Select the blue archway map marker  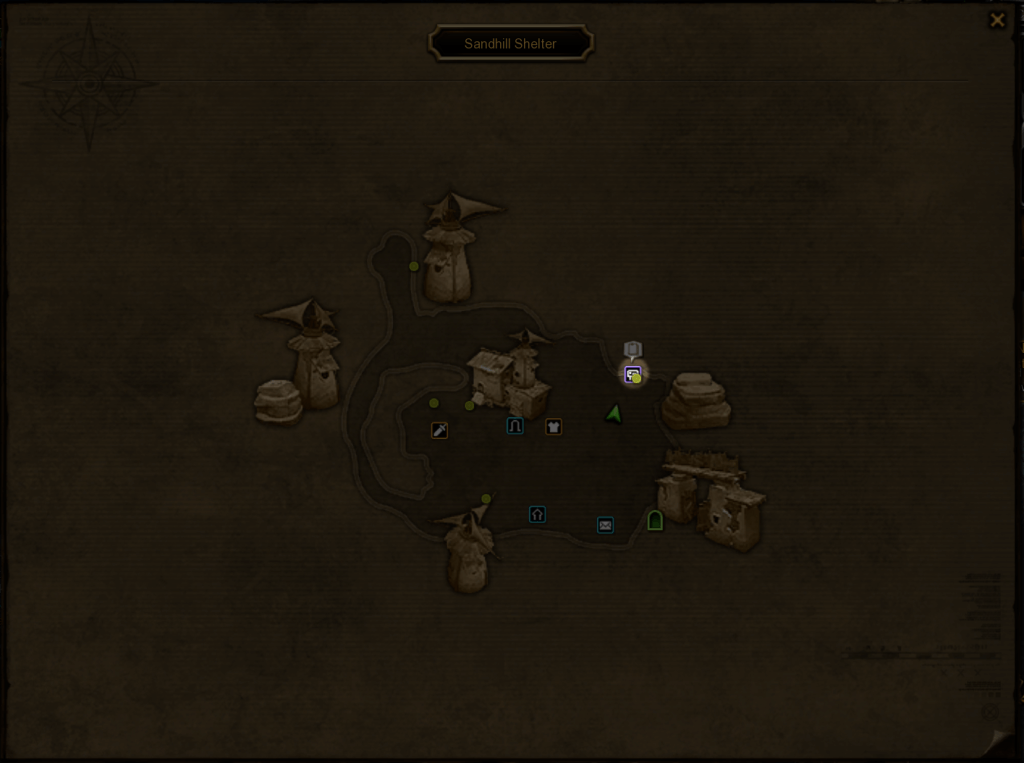pos(515,426)
